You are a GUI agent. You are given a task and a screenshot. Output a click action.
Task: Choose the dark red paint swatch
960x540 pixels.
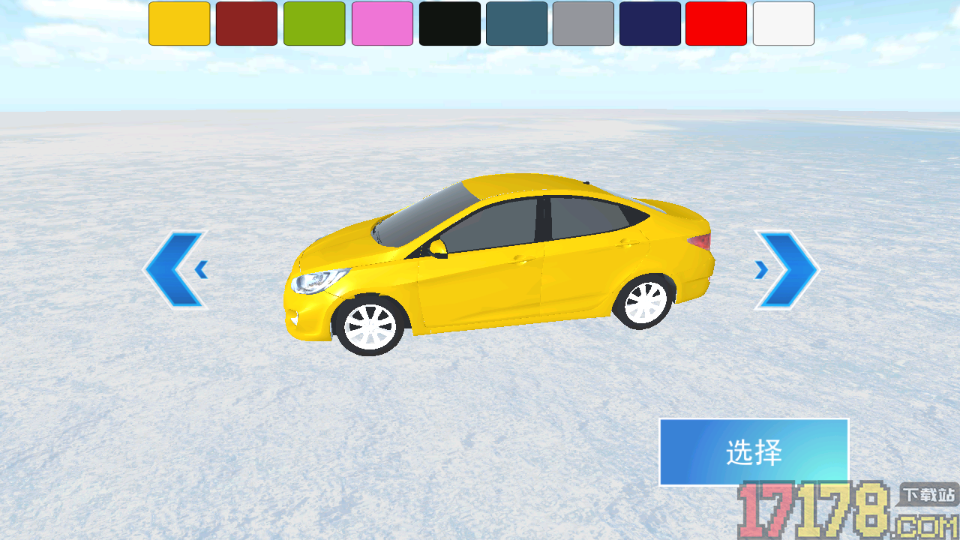click(x=246, y=24)
